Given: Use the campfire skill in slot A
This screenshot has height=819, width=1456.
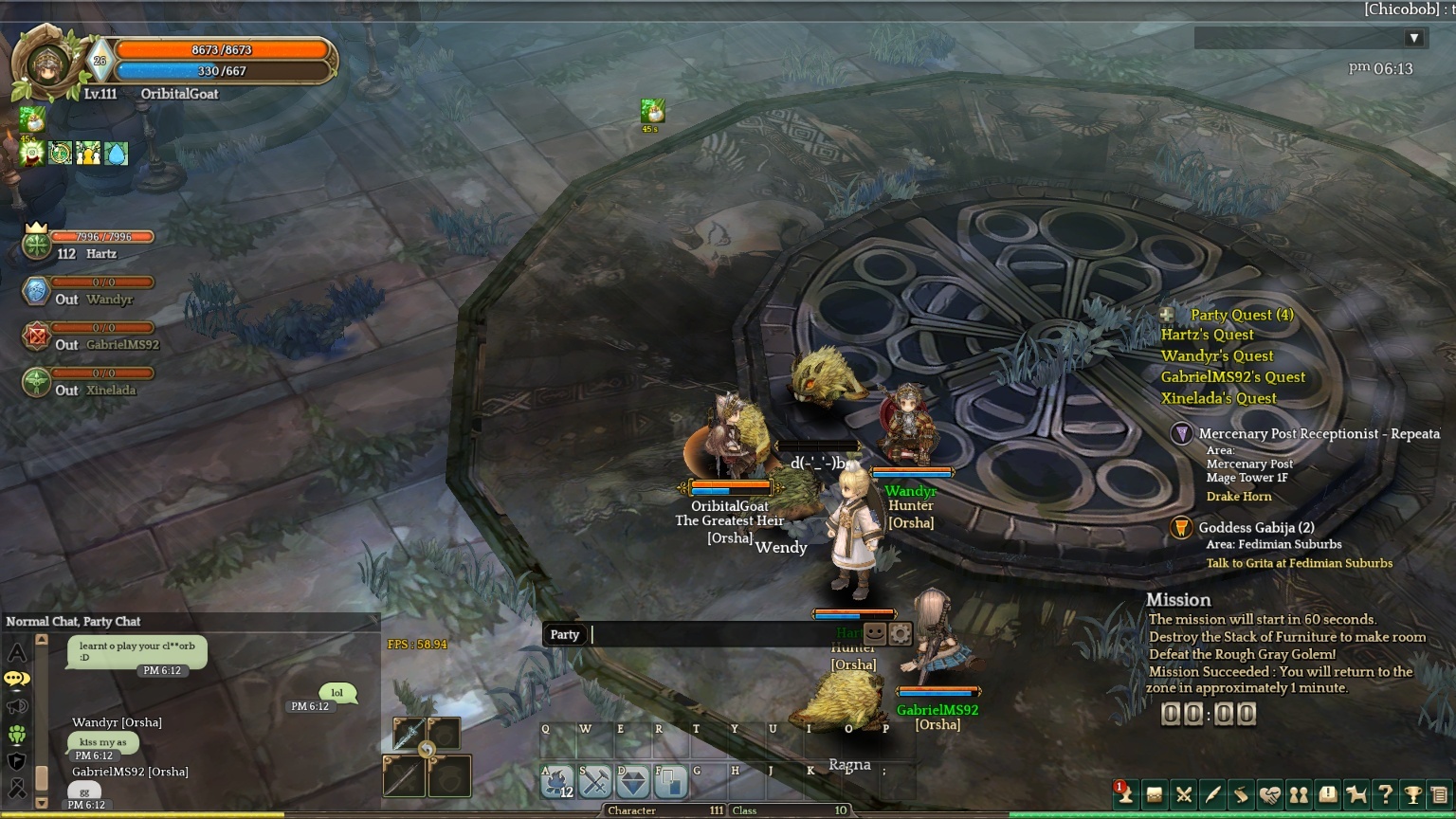Looking at the screenshot, I should pyautogui.click(x=557, y=782).
